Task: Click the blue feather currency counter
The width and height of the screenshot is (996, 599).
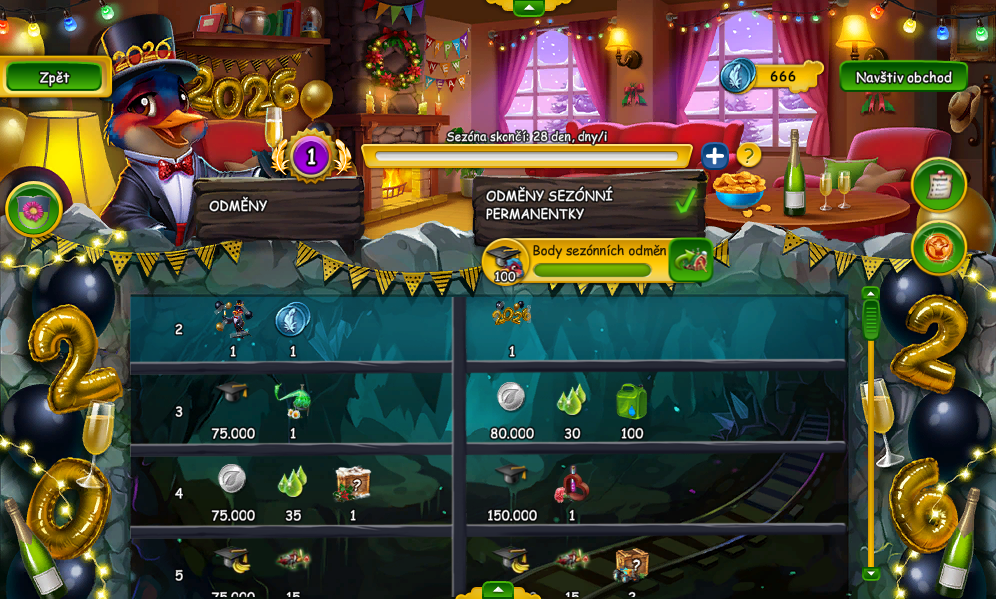Action: (x=770, y=76)
